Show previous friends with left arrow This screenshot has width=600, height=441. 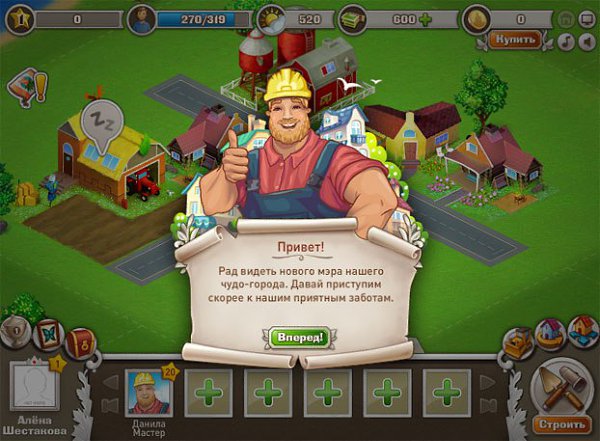click(111, 383)
